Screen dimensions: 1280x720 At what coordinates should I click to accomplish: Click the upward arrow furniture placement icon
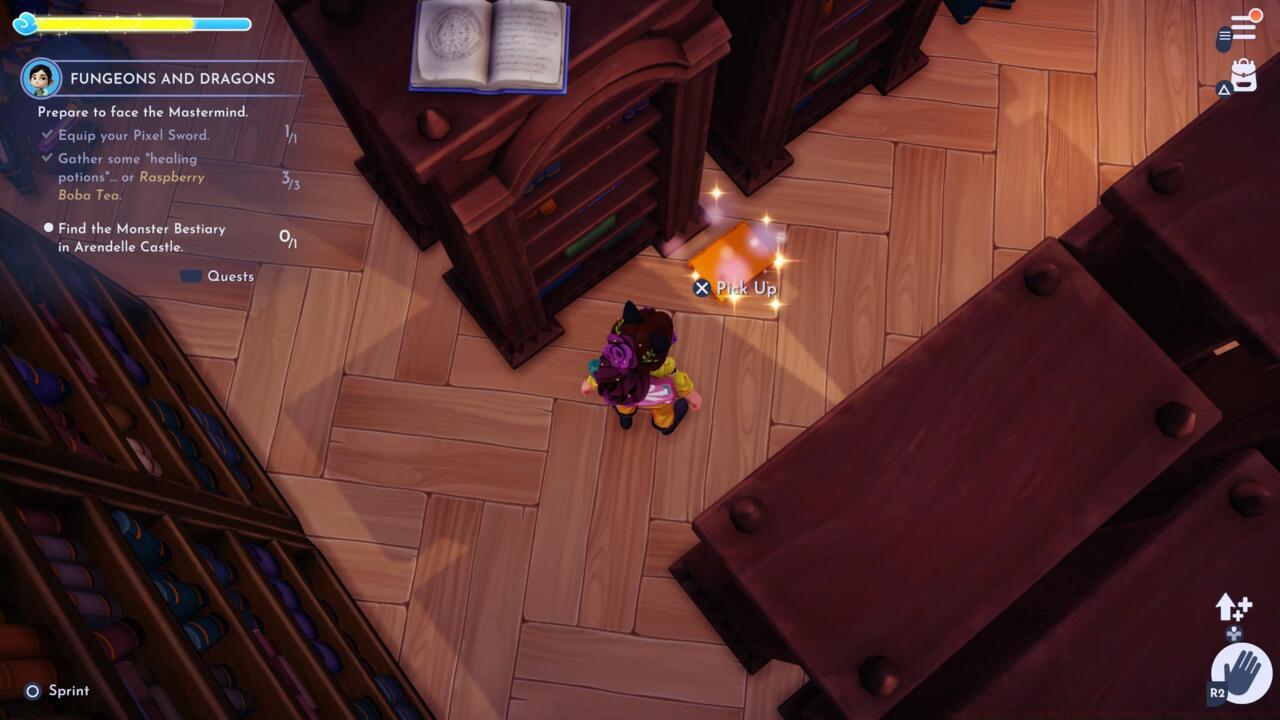tap(1228, 605)
